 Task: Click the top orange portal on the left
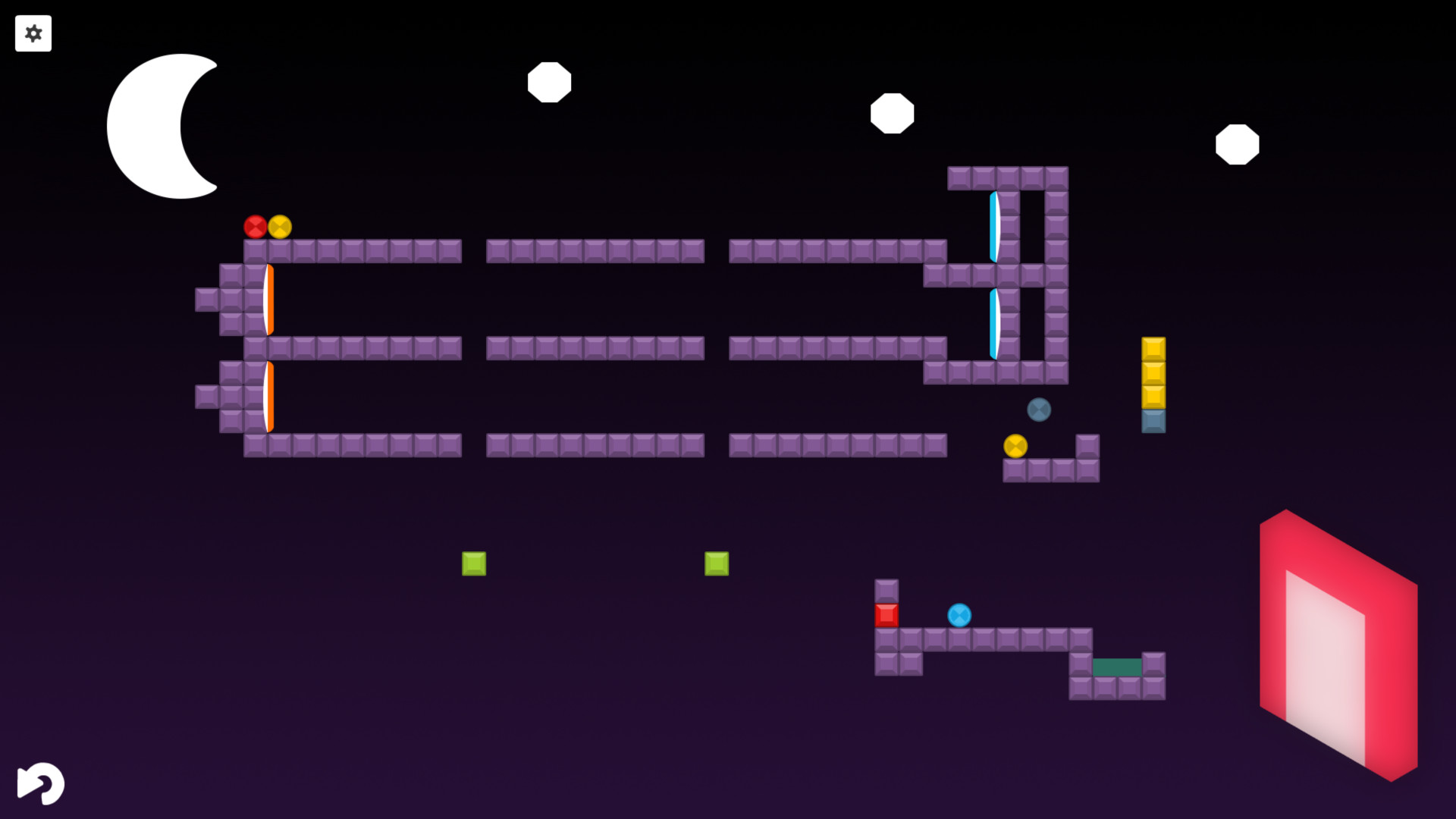[x=268, y=298]
